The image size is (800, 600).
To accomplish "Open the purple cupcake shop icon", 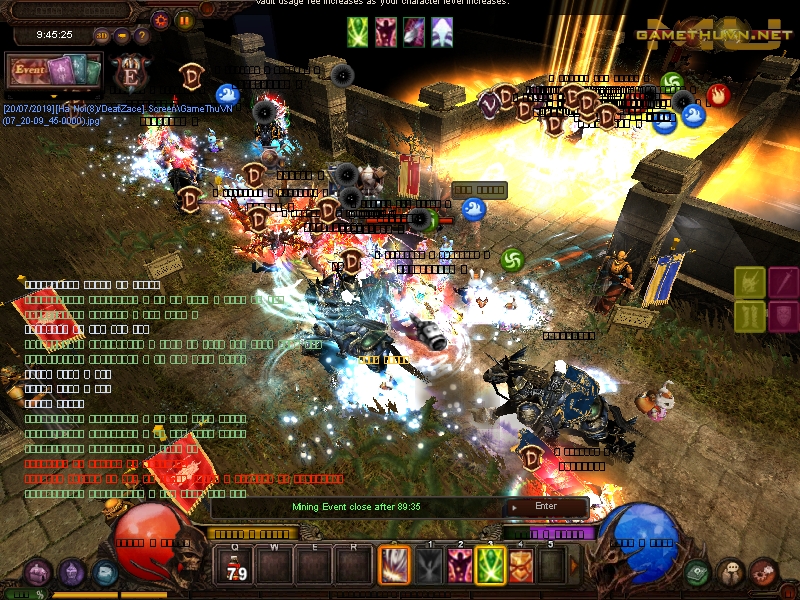I will (72, 573).
